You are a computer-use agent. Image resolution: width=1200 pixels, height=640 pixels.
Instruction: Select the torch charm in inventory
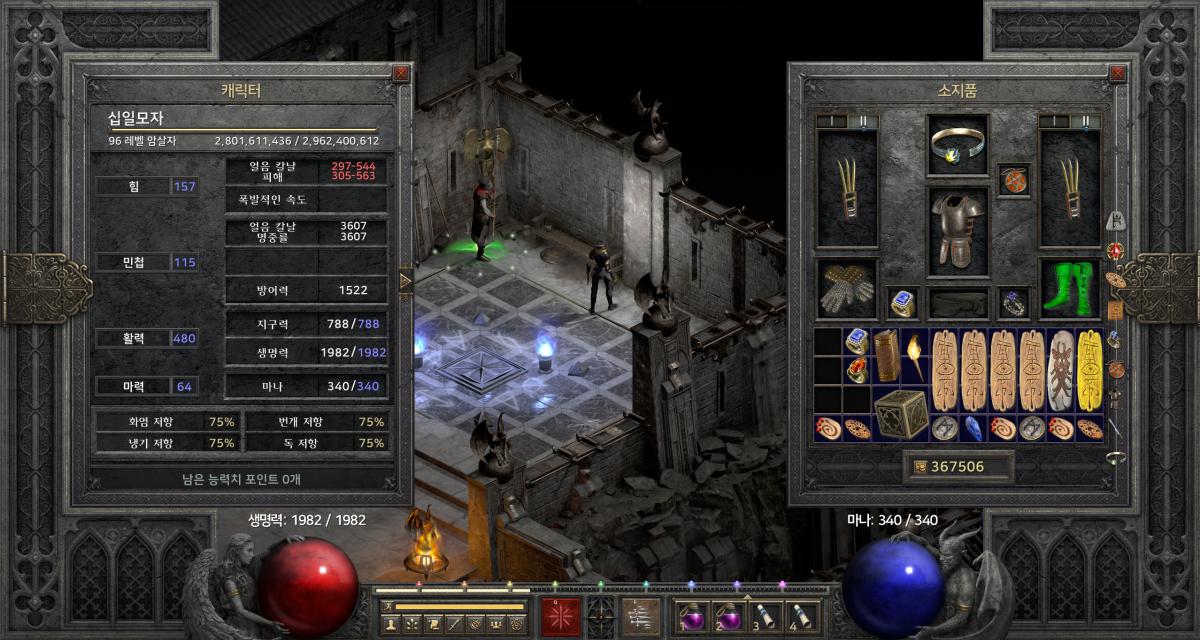coord(915,356)
